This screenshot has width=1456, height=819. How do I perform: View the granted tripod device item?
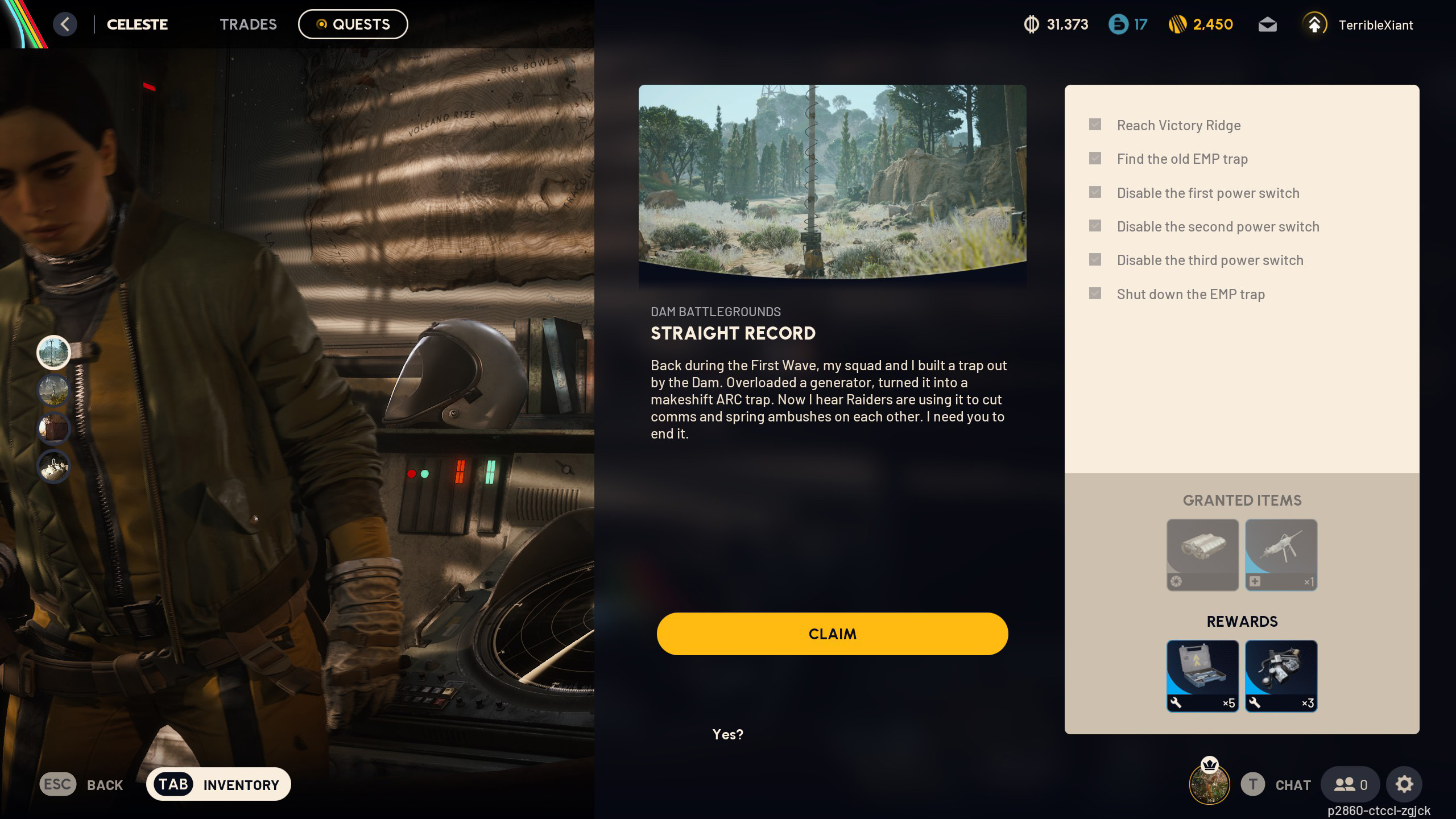tap(1281, 555)
